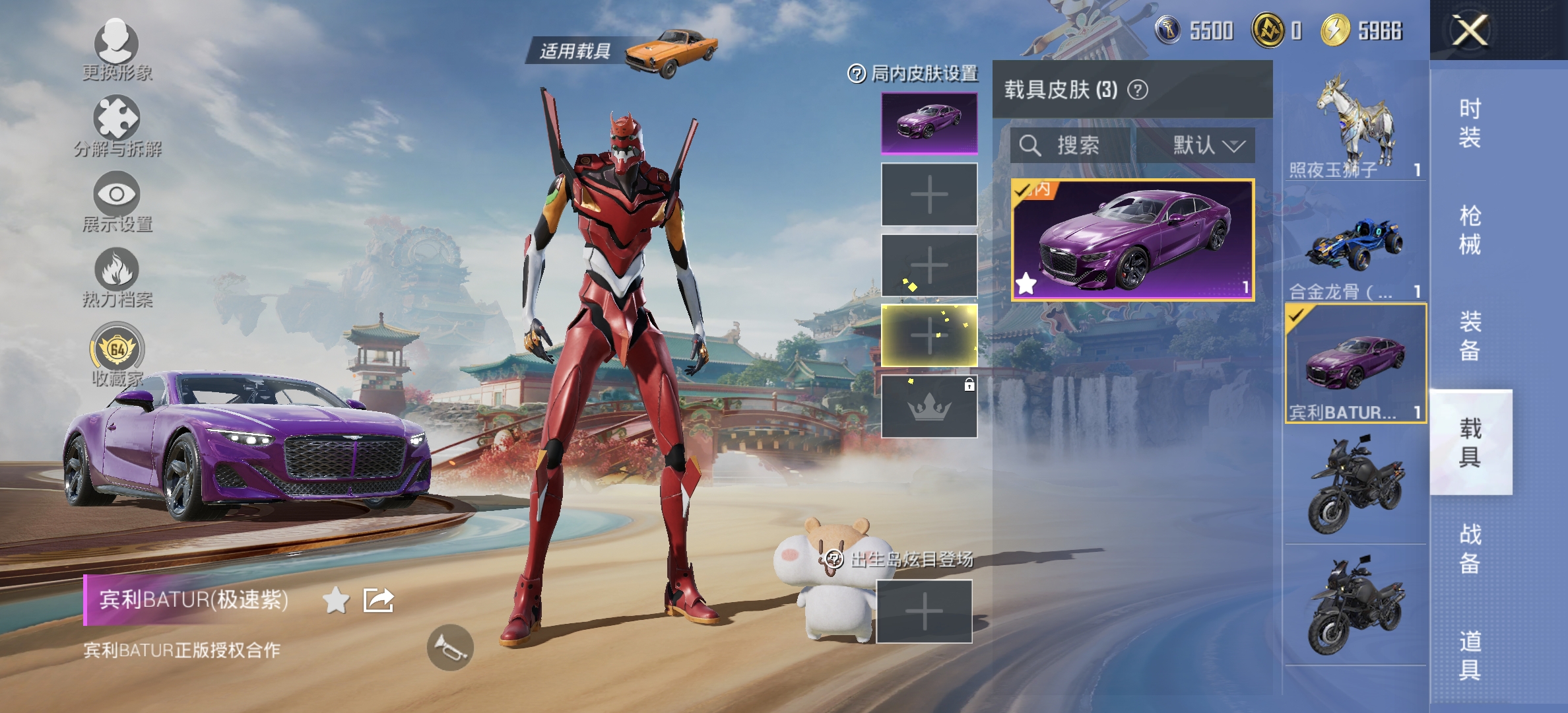Open the 道具 items tab
Screen dimensions: 1568x713
coord(1470,655)
